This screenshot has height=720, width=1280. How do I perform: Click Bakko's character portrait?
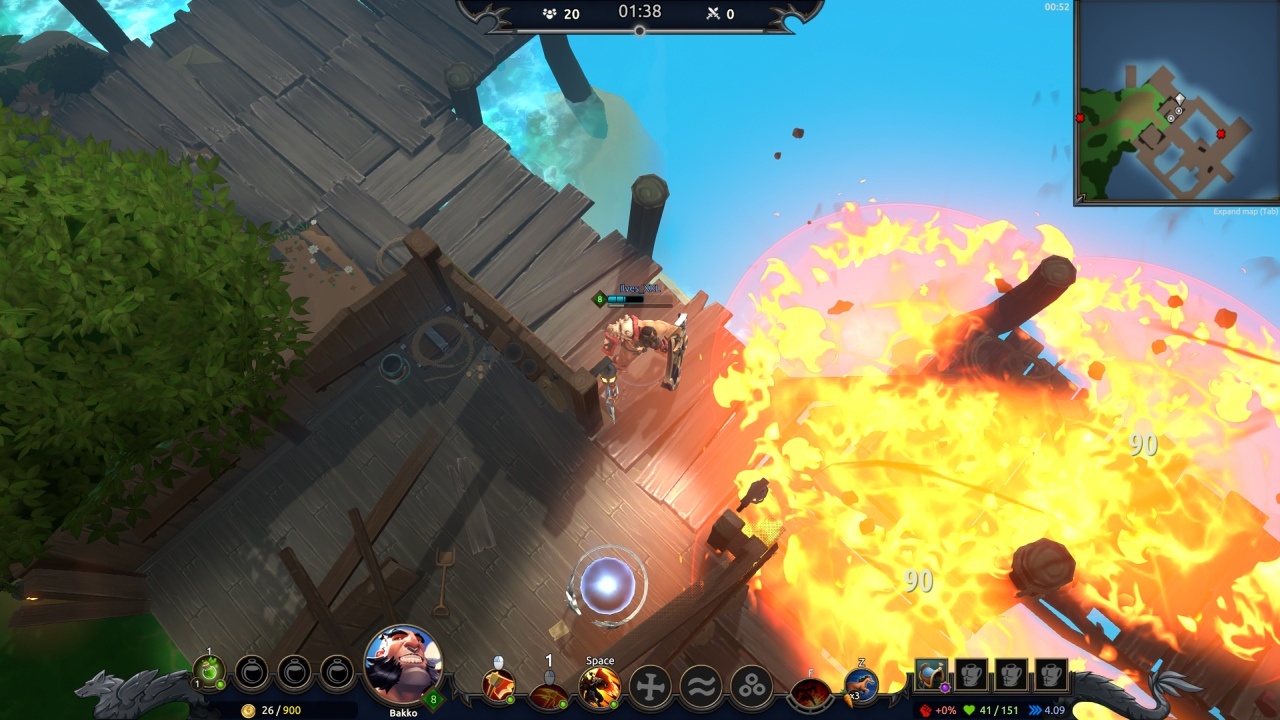click(x=403, y=664)
